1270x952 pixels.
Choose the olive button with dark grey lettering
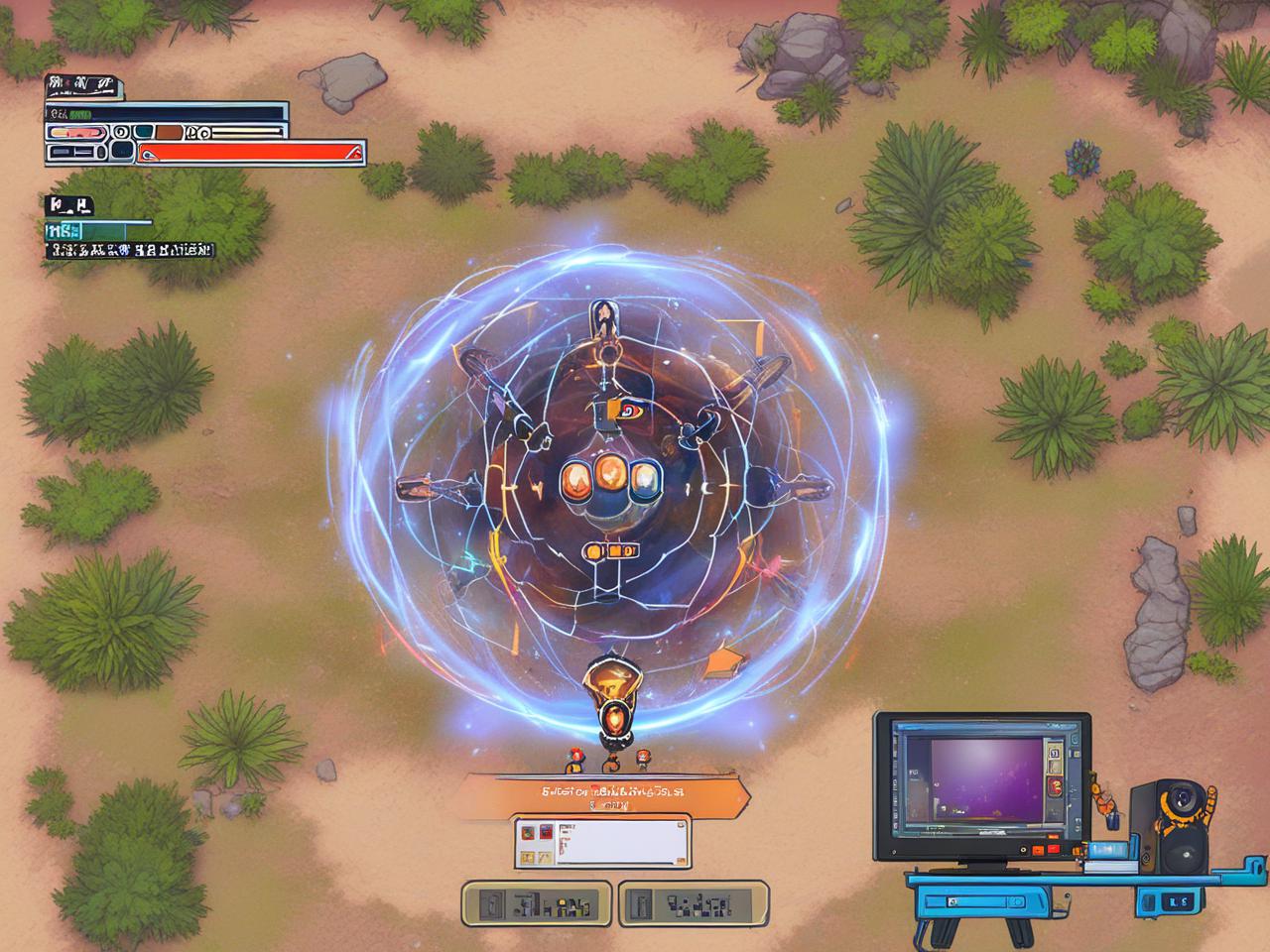point(693,903)
